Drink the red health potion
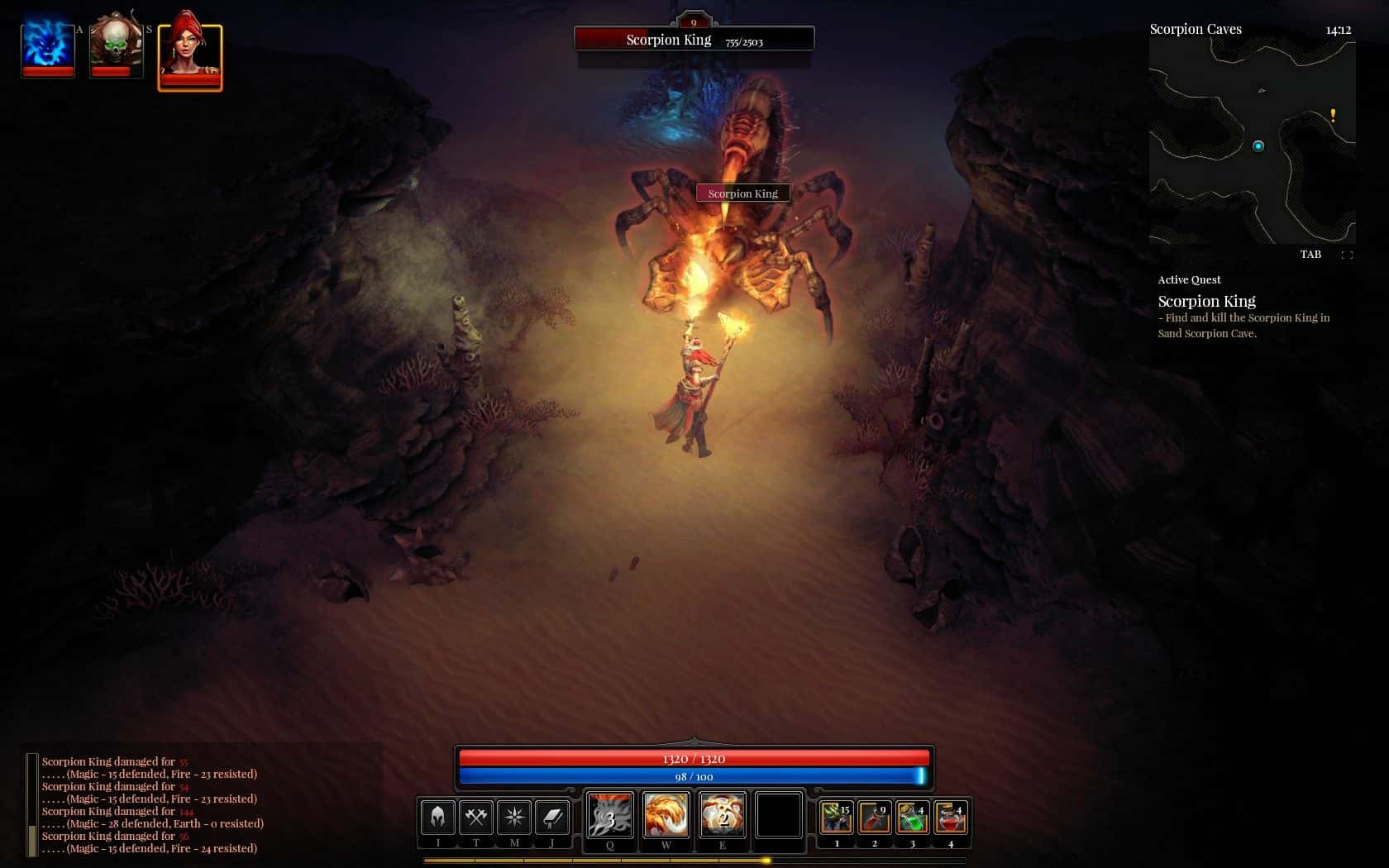Screen dimensions: 1389x868 [x=951, y=818]
